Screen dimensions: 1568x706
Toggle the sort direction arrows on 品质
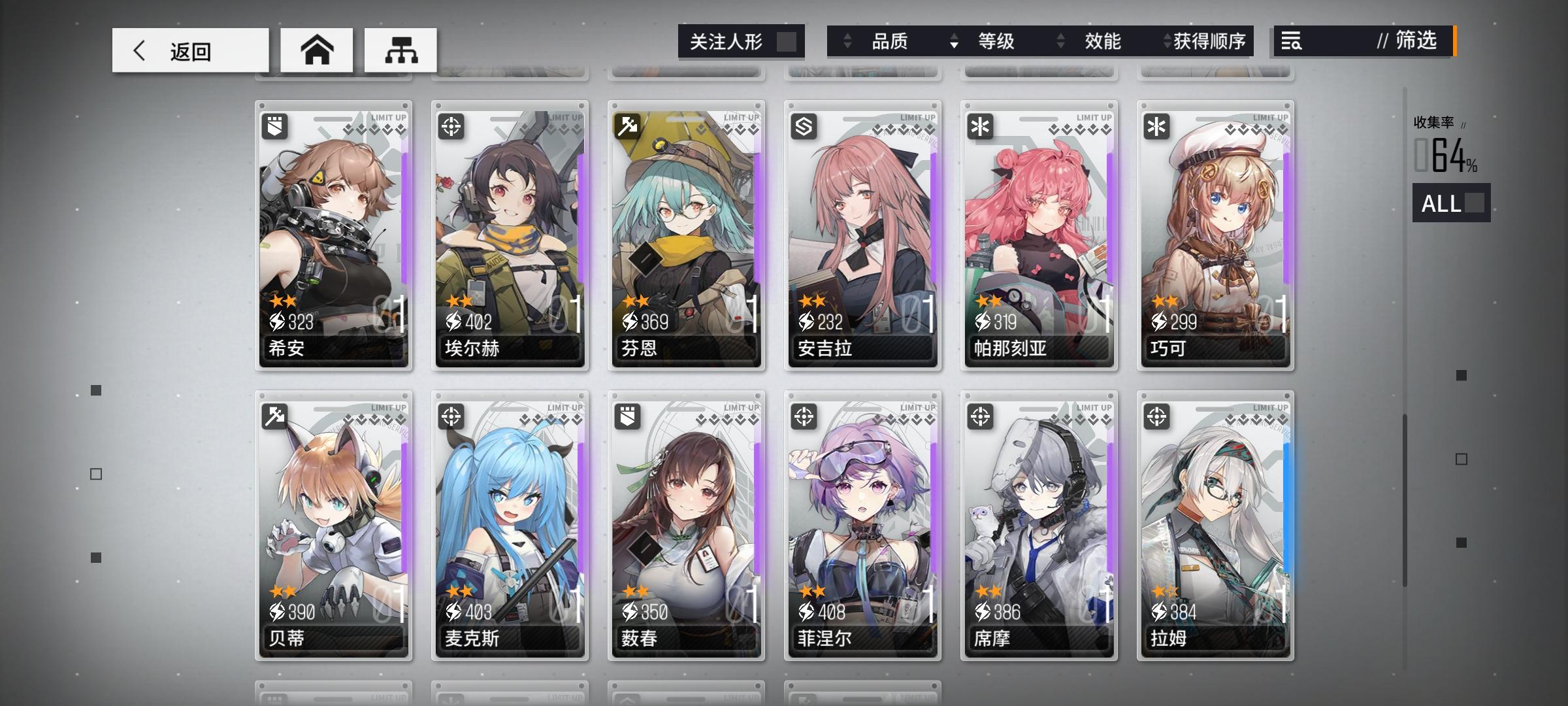pos(848,41)
